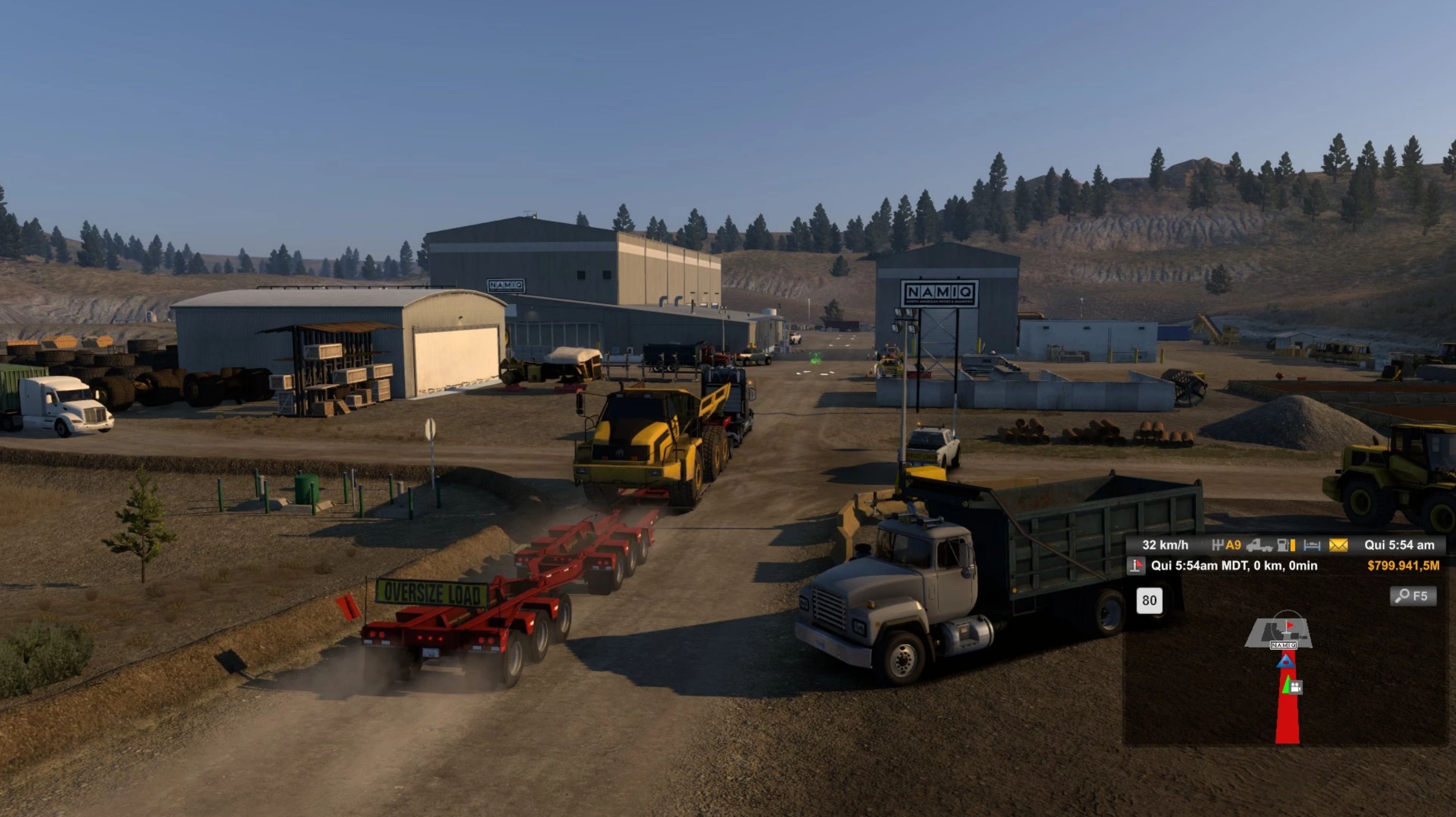Click the magnifier map zoom button
Image resolution: width=1456 pixels, height=817 pixels.
(1413, 596)
